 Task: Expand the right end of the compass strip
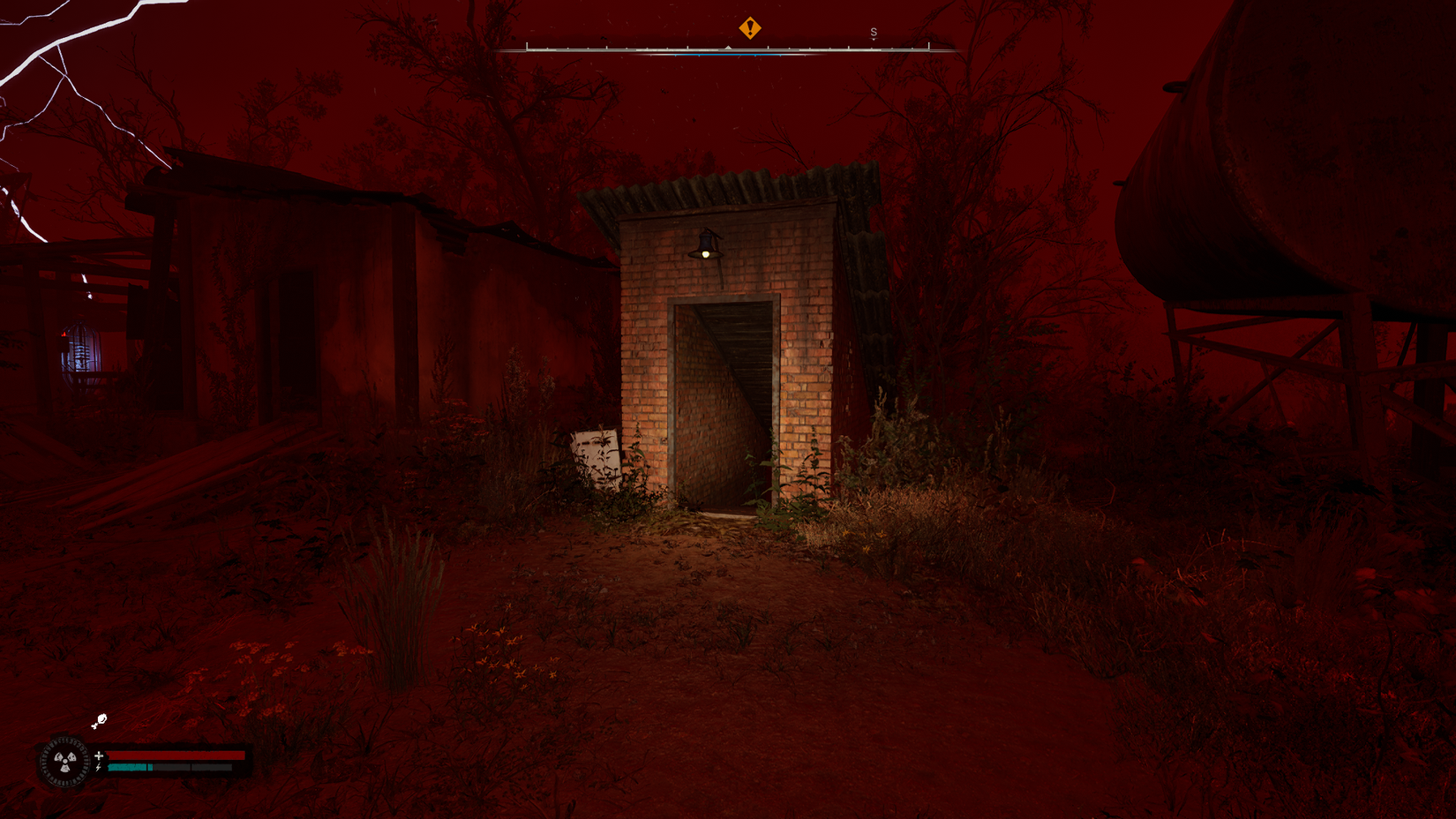pos(929,49)
